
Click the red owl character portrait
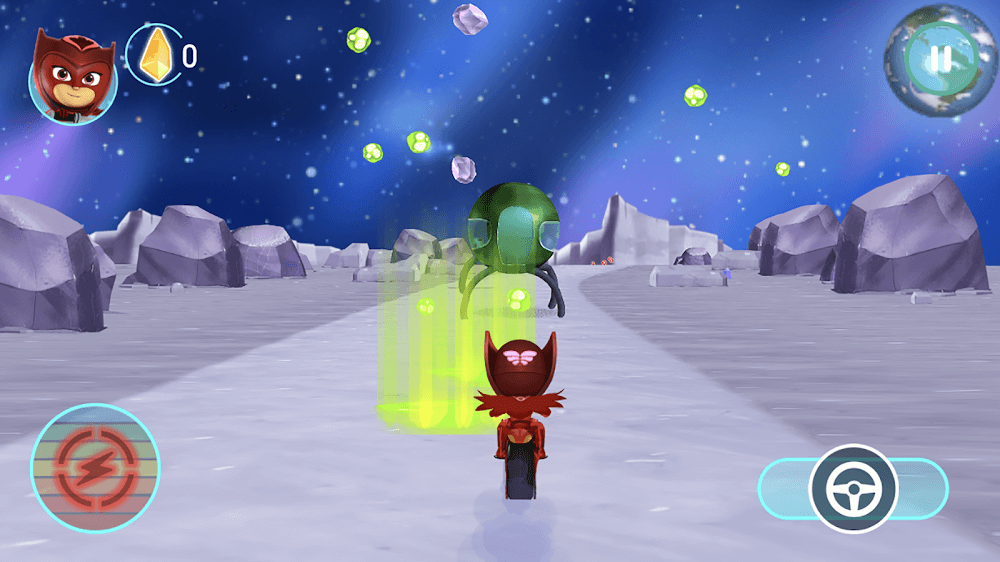click(x=72, y=75)
